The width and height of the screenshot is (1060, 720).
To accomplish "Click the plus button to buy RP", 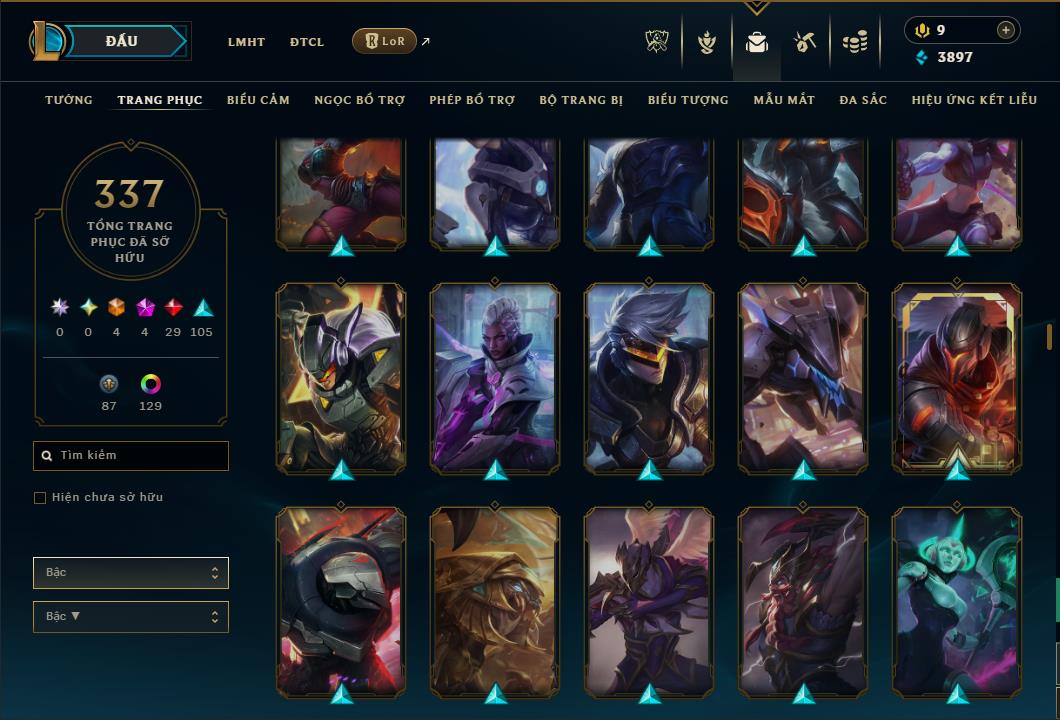I will 1005,30.
